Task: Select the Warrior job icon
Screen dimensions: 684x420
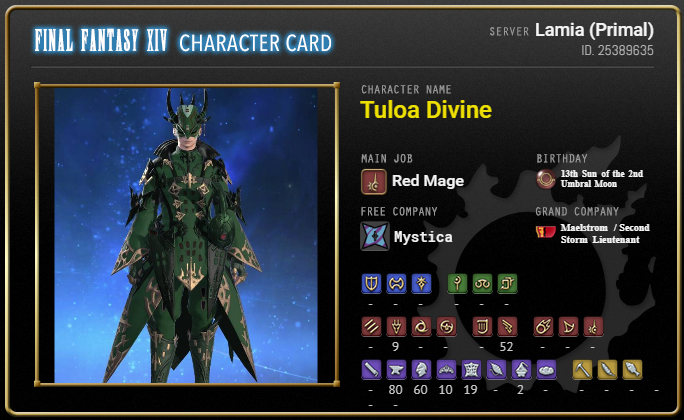Action: pos(395,283)
